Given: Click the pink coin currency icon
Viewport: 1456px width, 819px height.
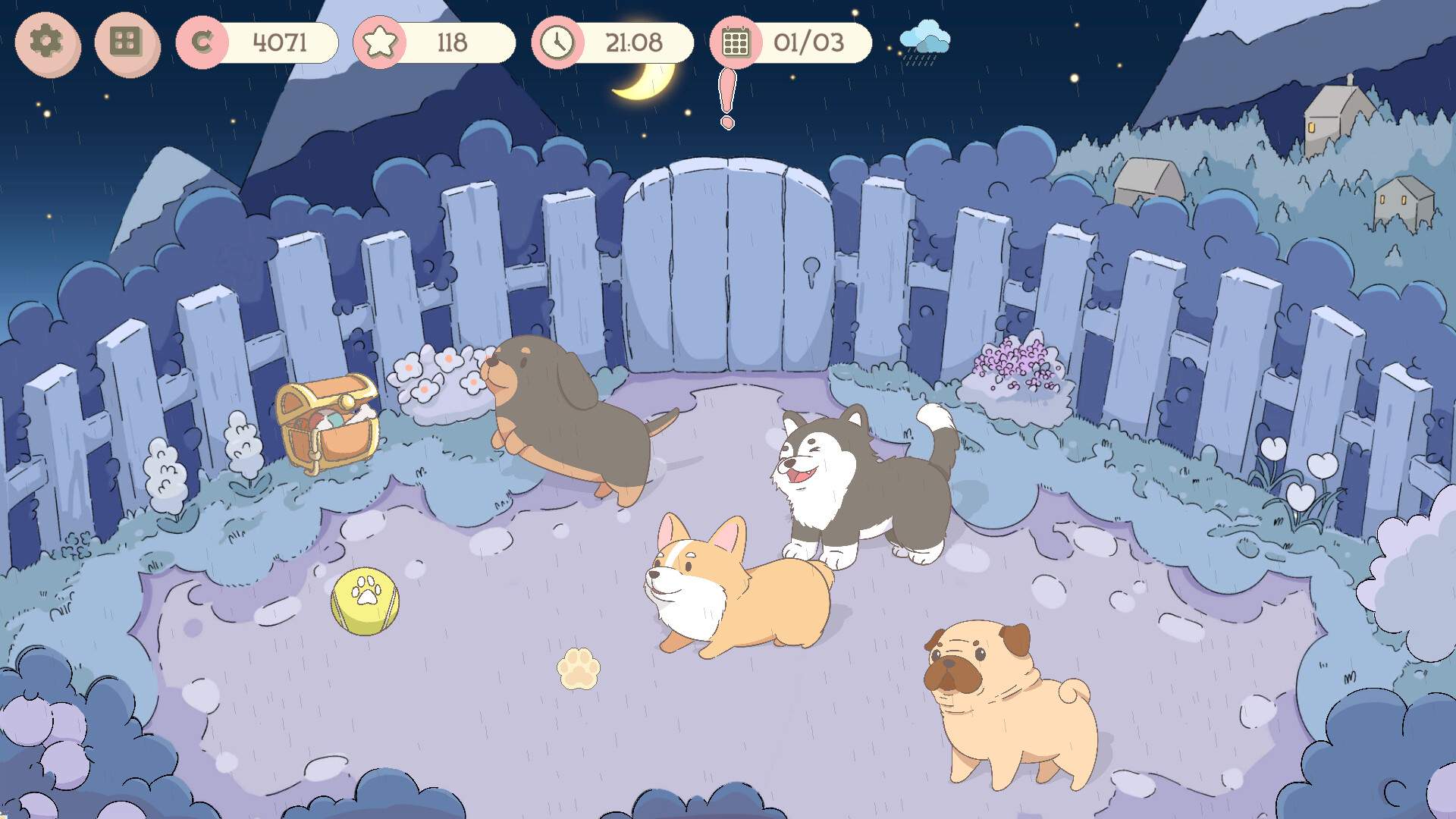Looking at the screenshot, I should click(202, 43).
